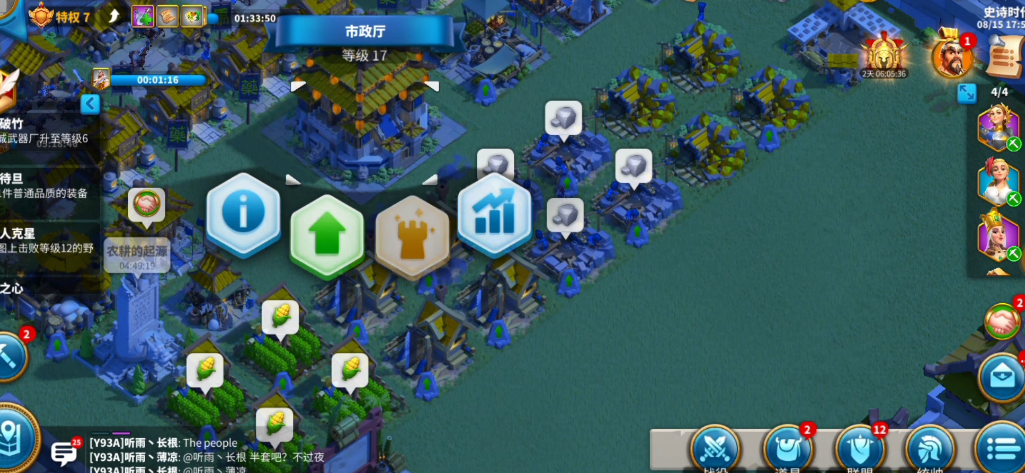Screen dimensions: 1025x473
Task: Open the alliance banner button
Action: pos(859,449)
